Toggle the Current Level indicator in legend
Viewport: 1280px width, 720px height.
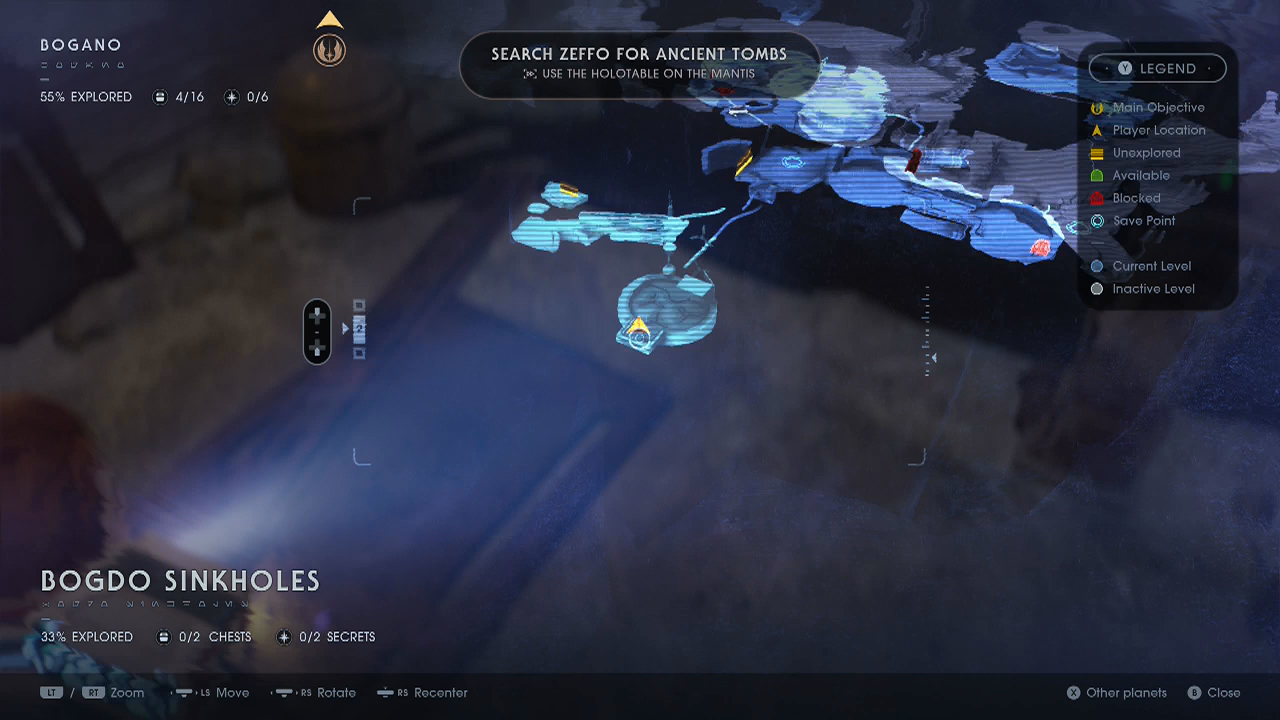[x=1097, y=266]
